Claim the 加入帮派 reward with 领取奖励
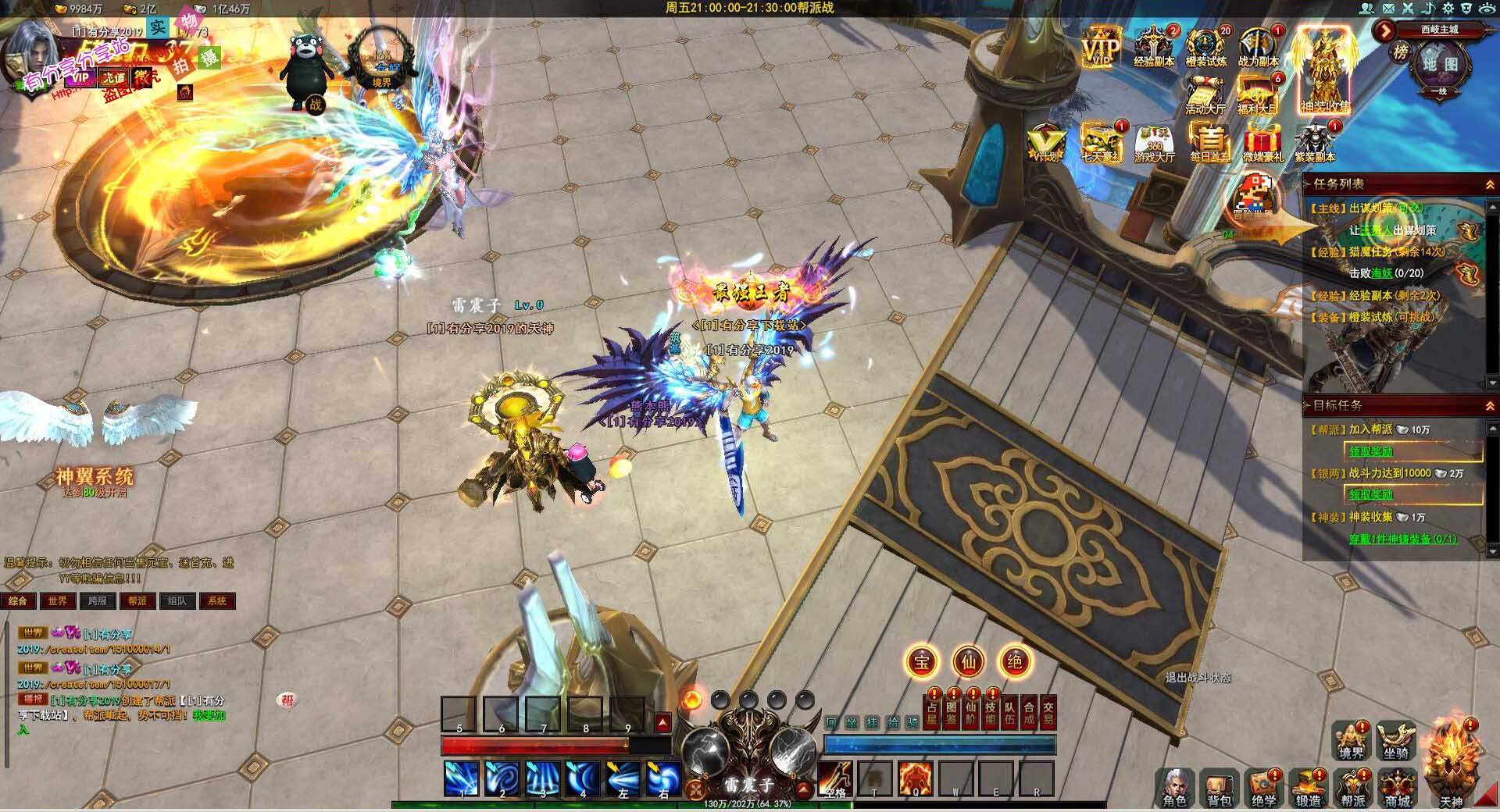Image resolution: width=1500 pixels, height=812 pixels. 1370,451
